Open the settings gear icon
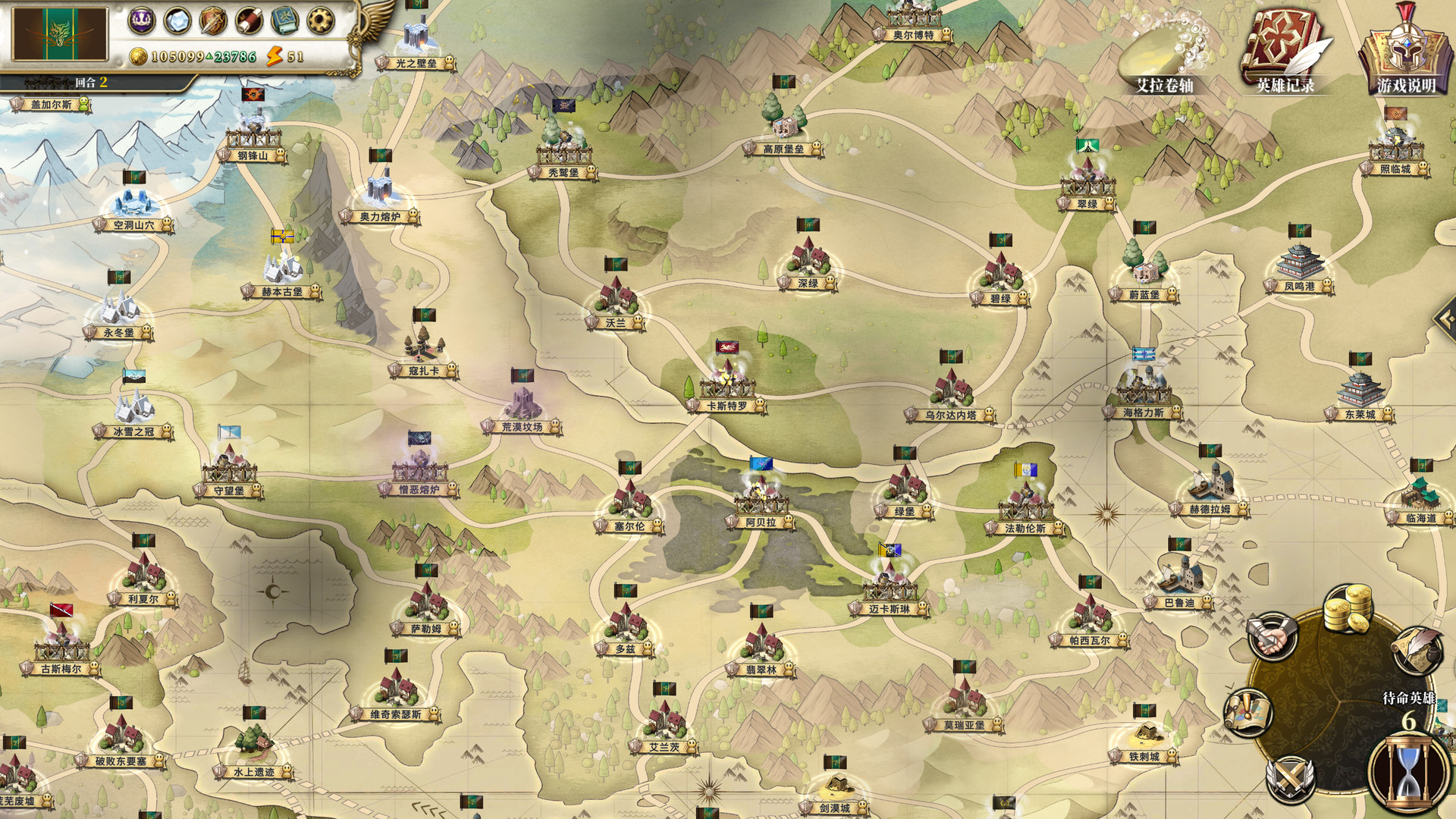Screen dimensions: 1456x819 coord(320,21)
